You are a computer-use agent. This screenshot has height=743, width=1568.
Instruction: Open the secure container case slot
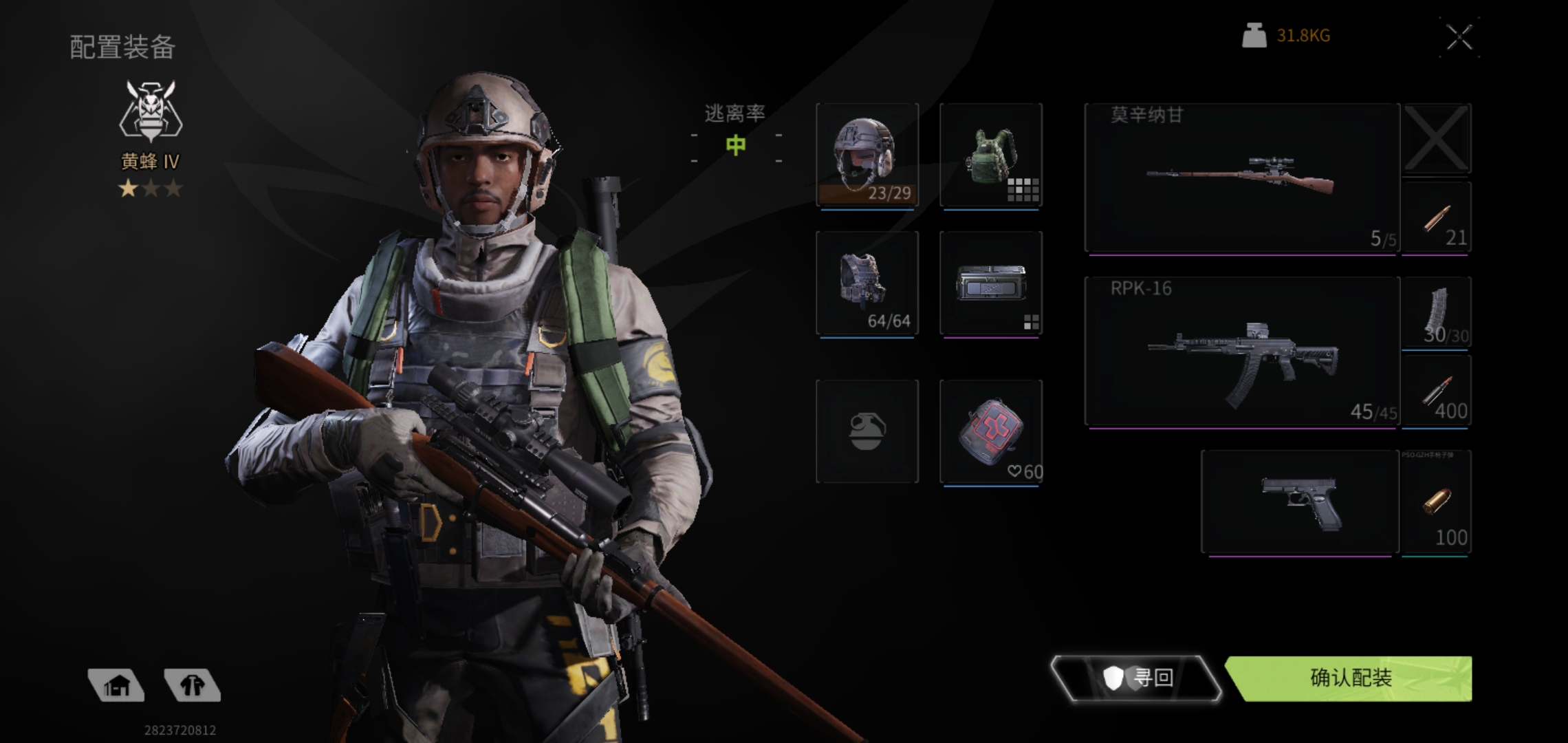pyautogui.click(x=990, y=283)
